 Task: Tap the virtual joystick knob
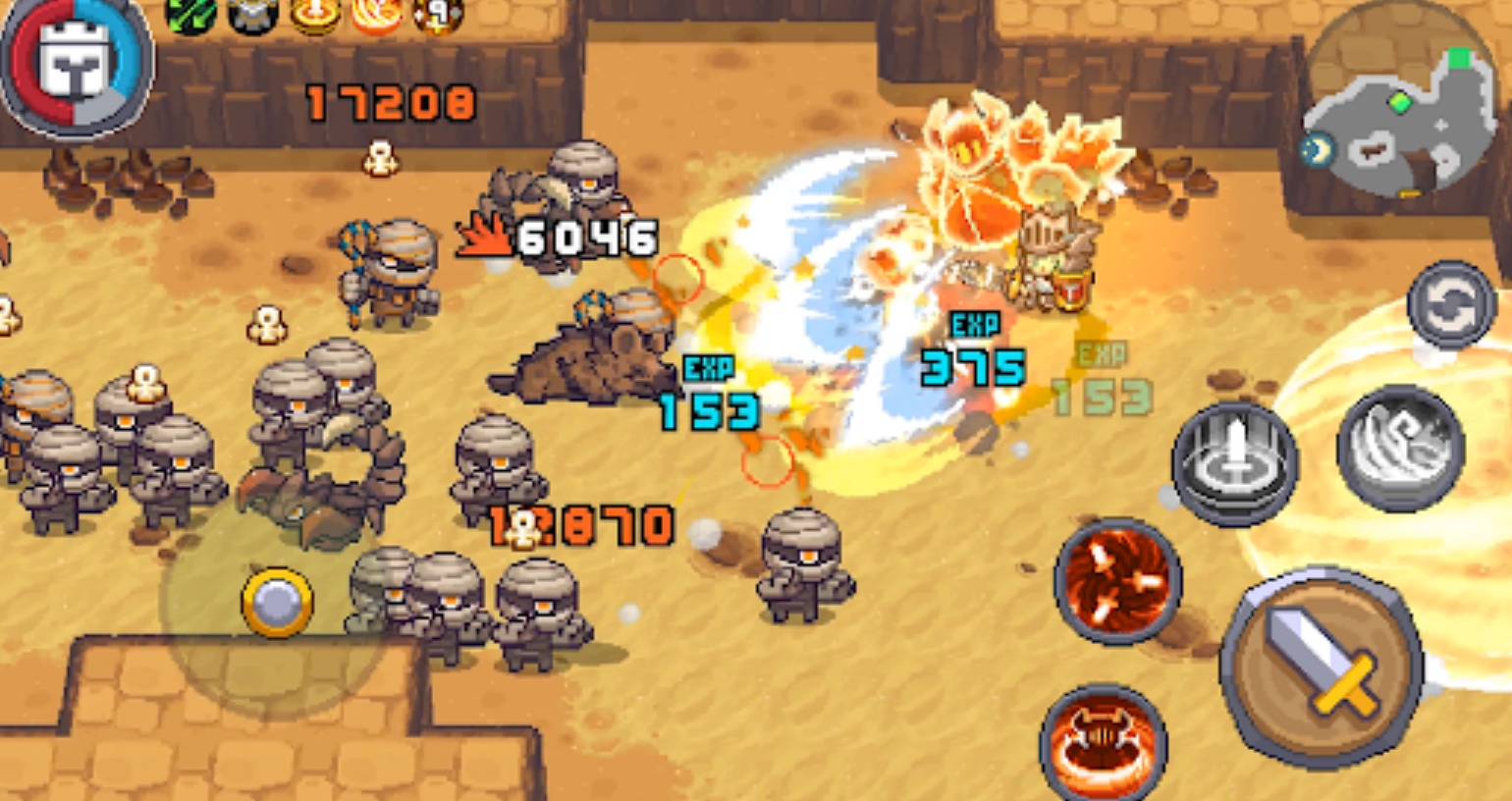point(278,602)
